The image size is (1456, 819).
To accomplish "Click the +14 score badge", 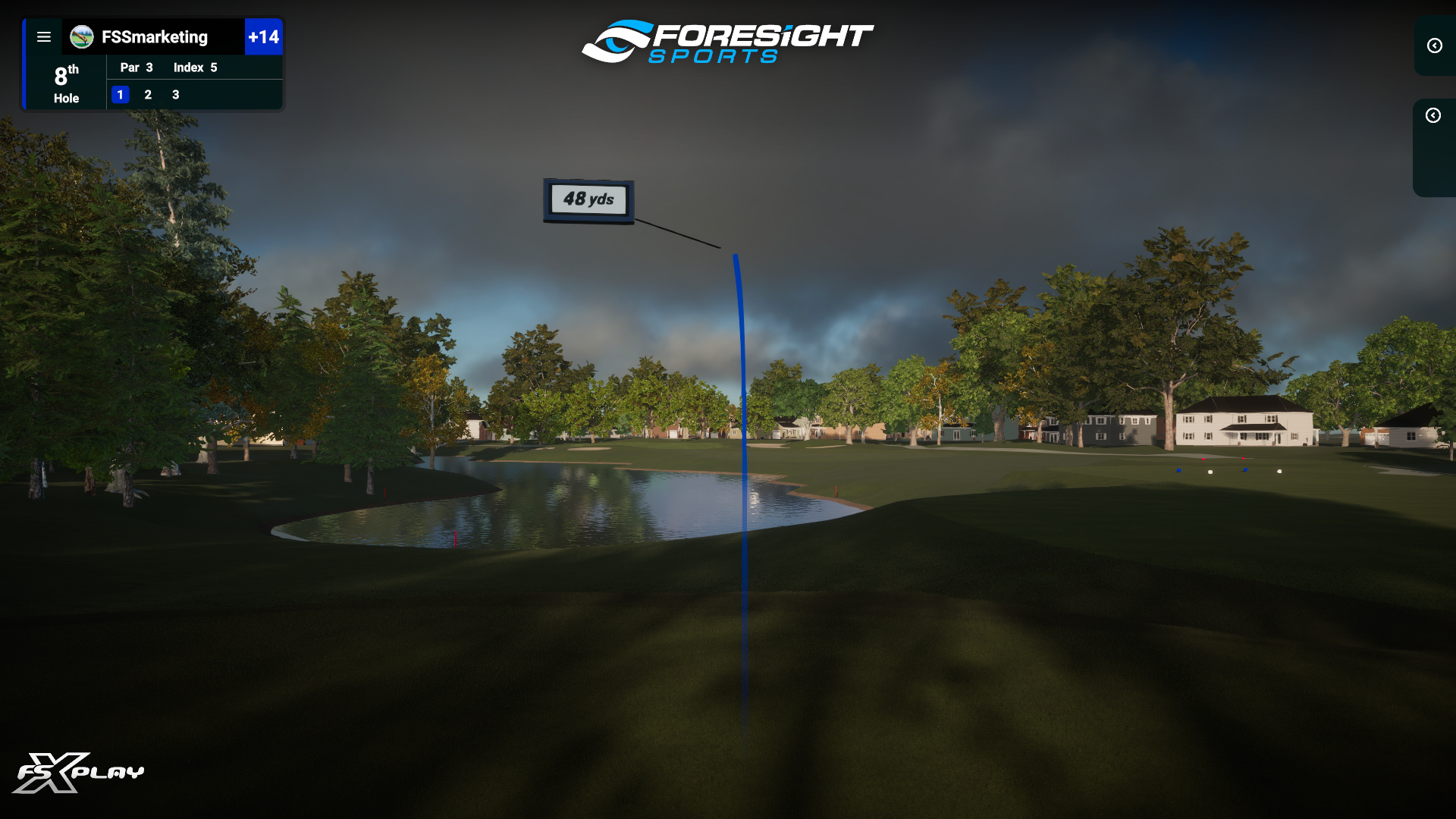I will pos(264,36).
